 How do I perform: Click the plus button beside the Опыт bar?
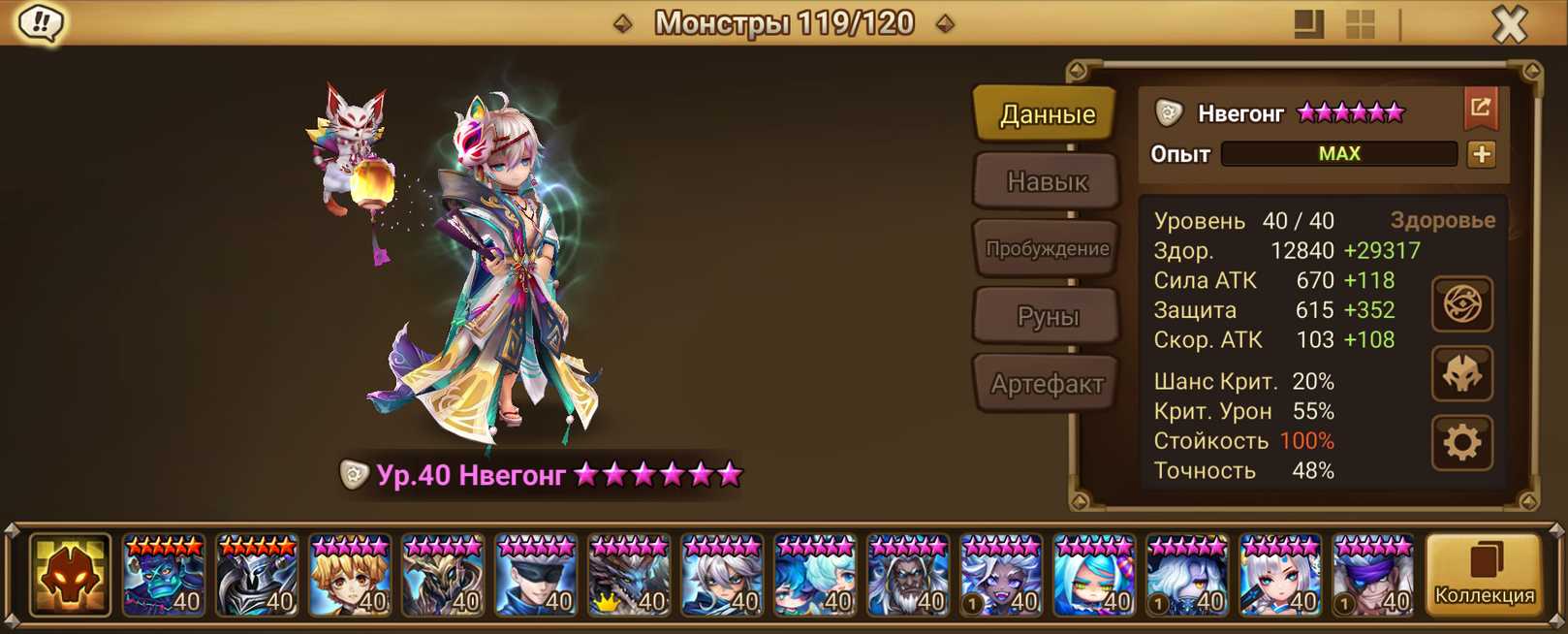tap(1481, 154)
